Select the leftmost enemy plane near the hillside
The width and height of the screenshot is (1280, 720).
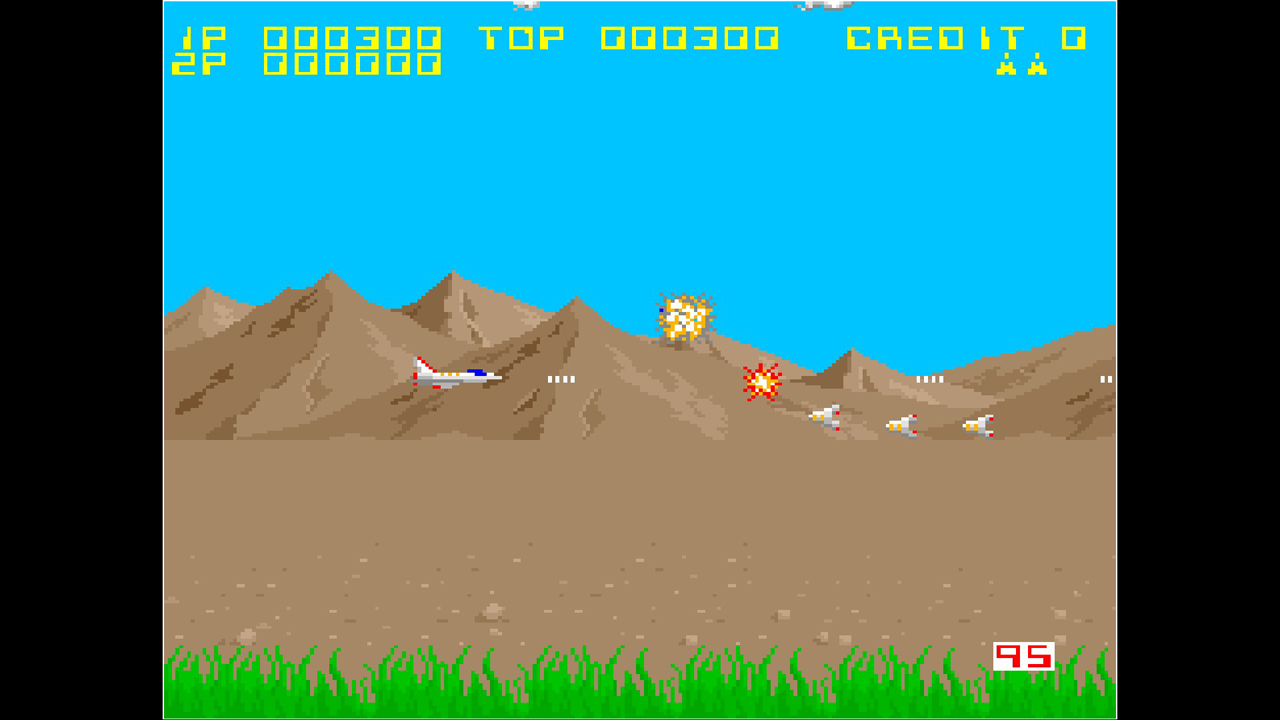pyautogui.click(x=825, y=418)
